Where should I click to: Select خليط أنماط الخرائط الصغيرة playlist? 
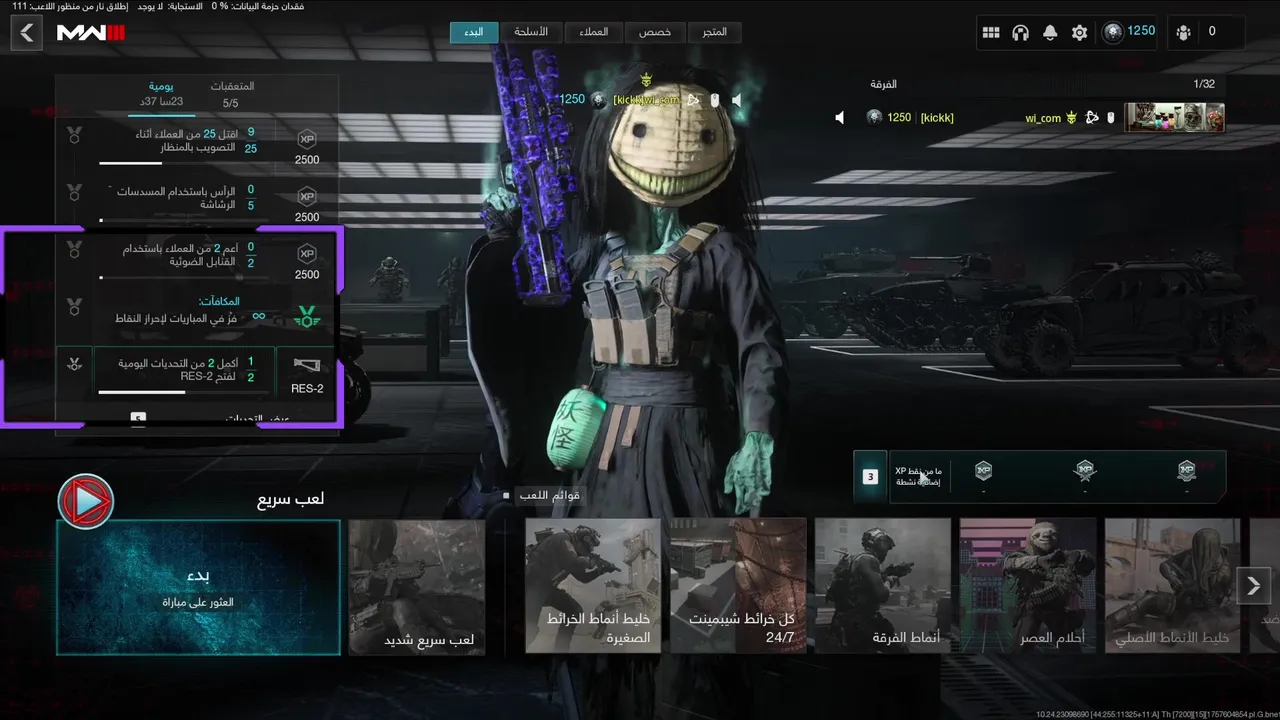(x=593, y=587)
